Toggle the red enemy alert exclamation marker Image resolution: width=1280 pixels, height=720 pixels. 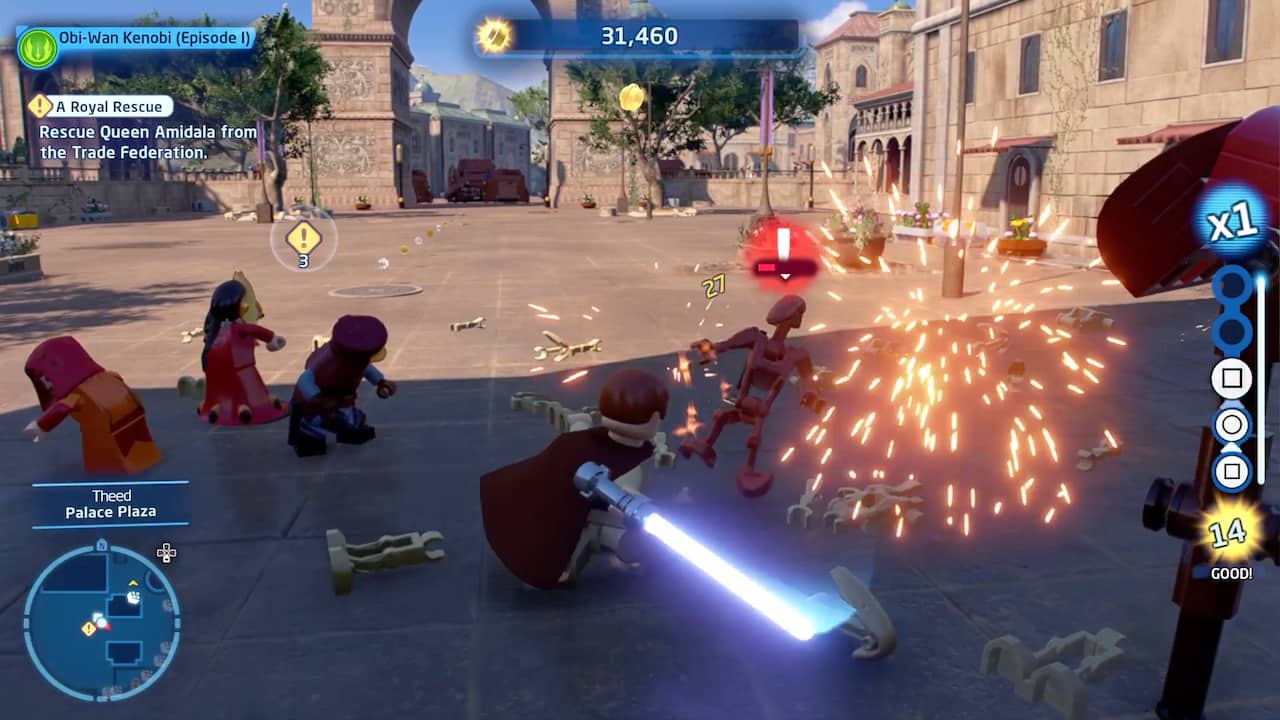pos(785,242)
